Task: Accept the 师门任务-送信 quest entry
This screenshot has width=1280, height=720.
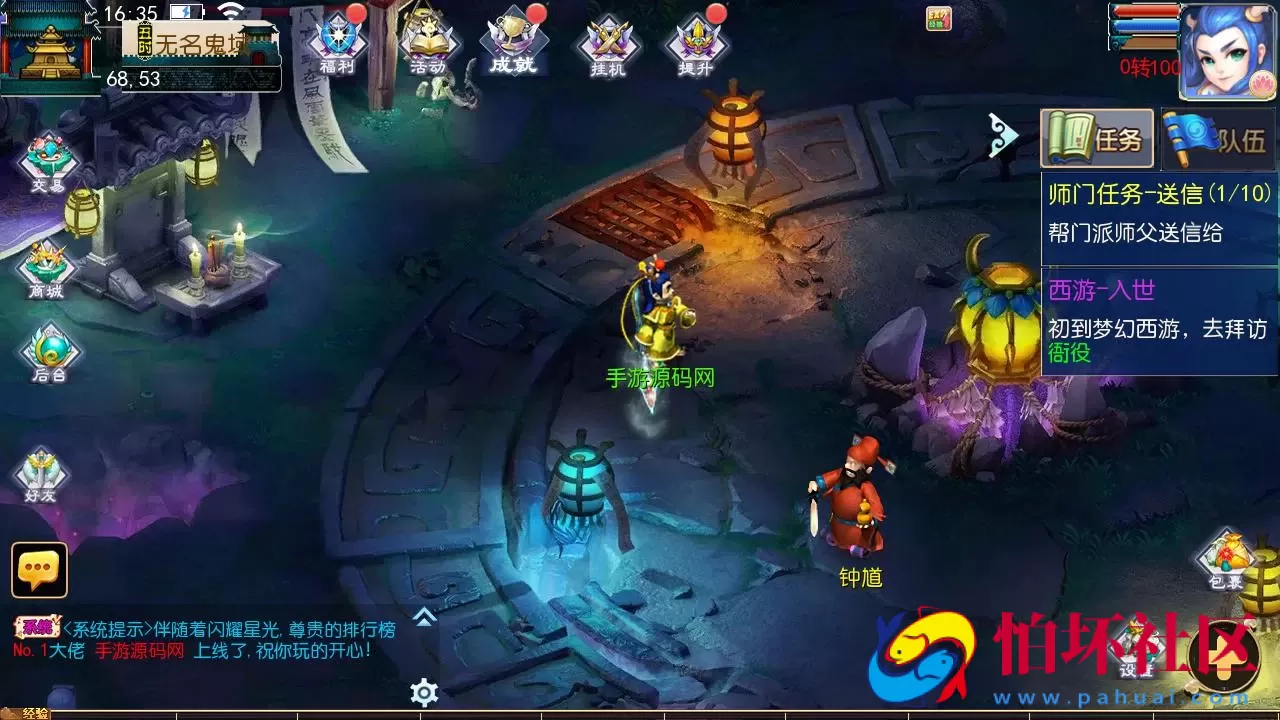Action: (1160, 200)
